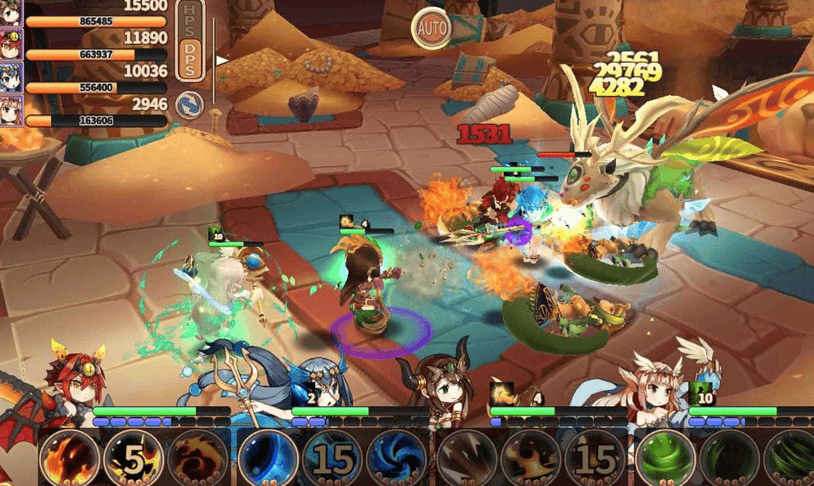The height and width of the screenshot is (486, 814).
Task: Toggle the AUTO battle button
Action: pyautogui.click(x=432, y=27)
